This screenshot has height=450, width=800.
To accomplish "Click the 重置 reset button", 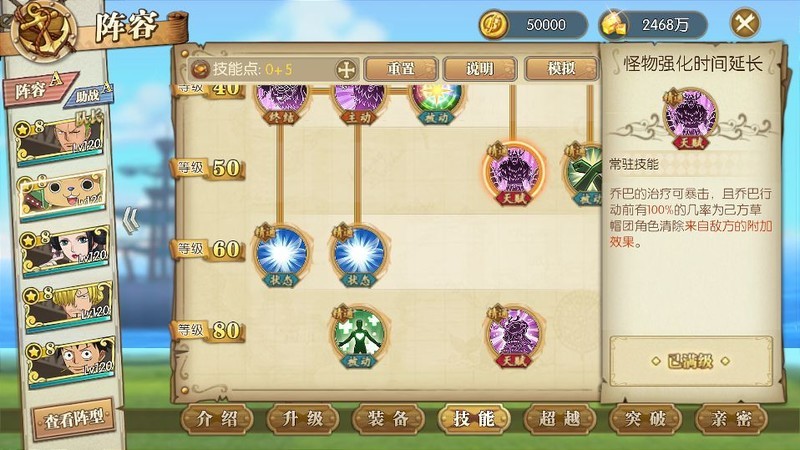I will point(401,69).
